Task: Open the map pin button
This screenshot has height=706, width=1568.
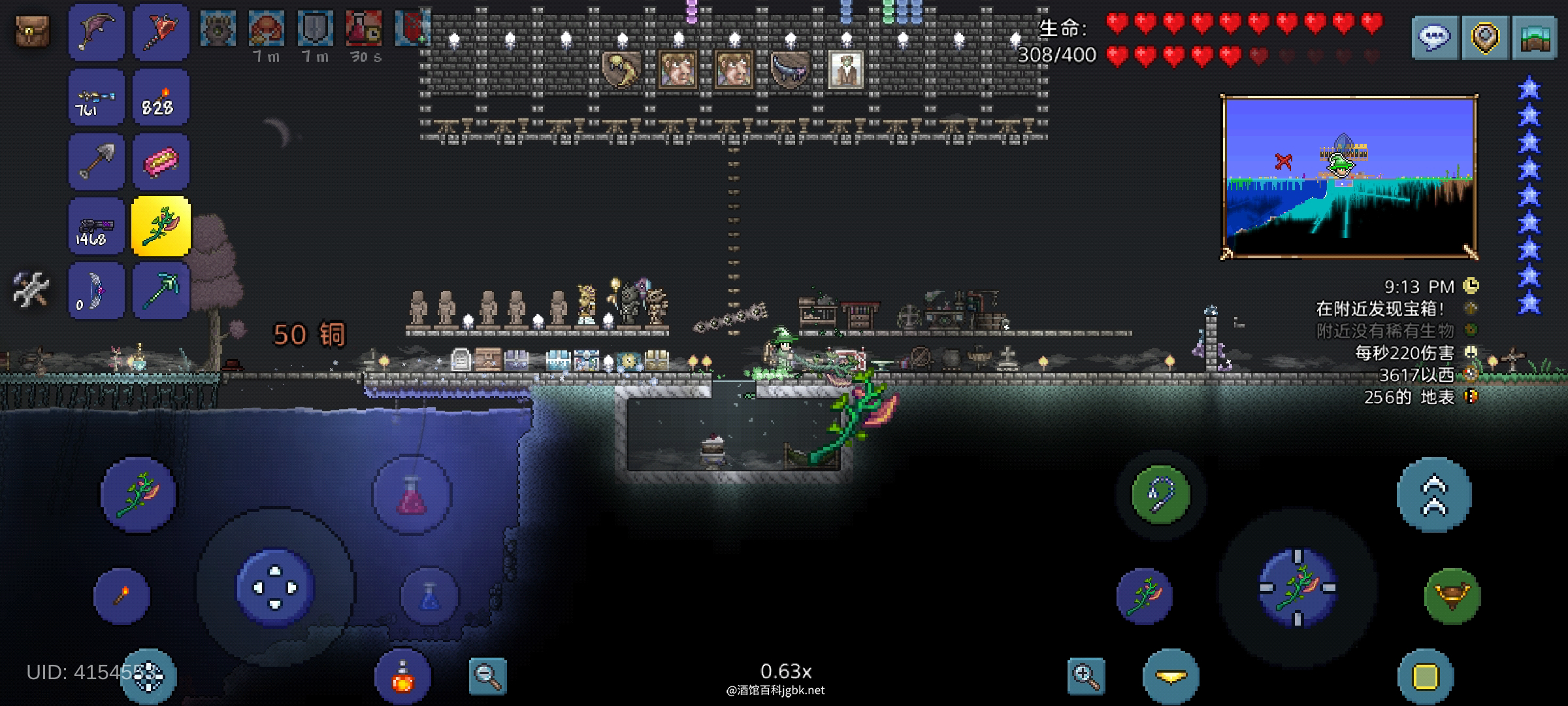Action: (1484, 38)
